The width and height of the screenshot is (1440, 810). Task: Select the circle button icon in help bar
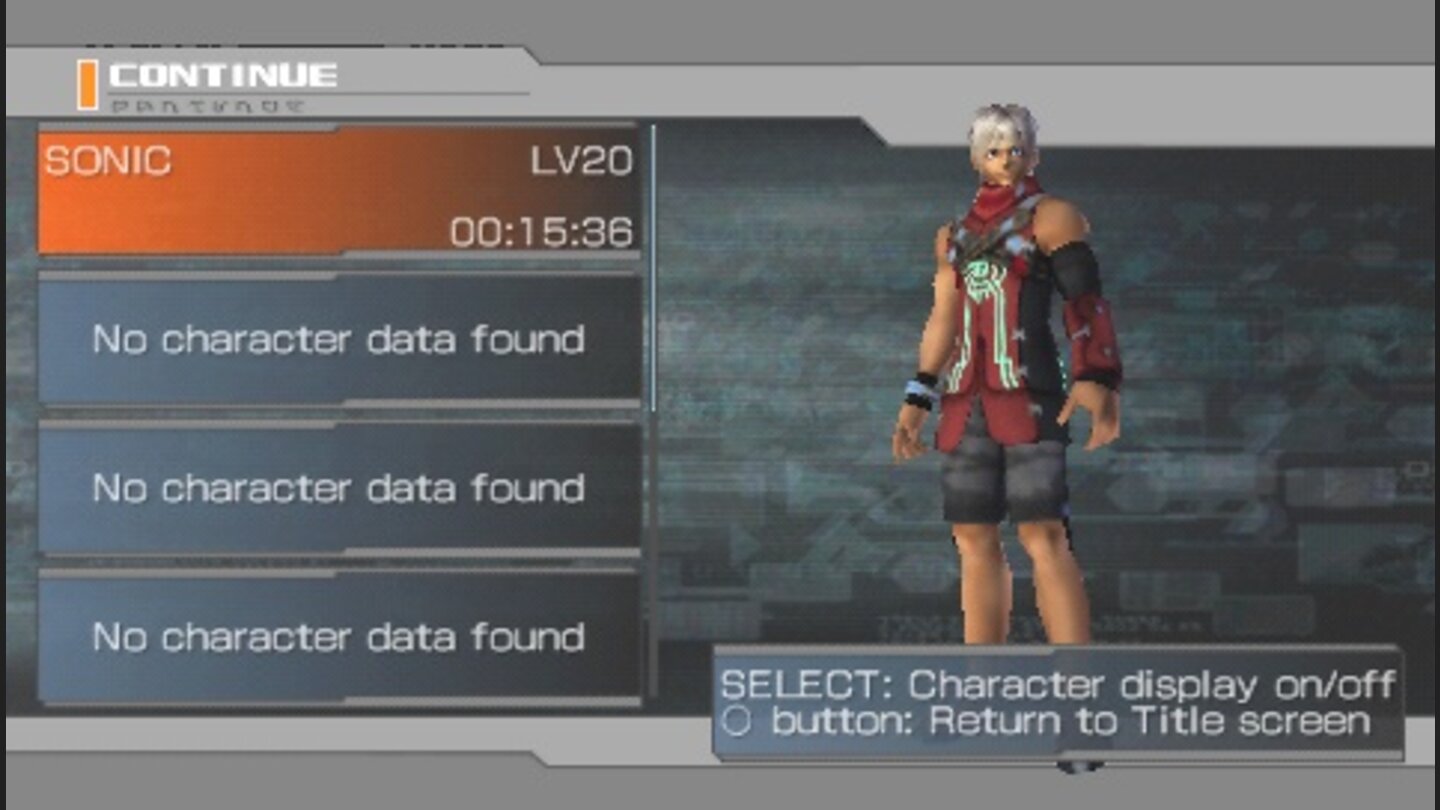coord(739,720)
